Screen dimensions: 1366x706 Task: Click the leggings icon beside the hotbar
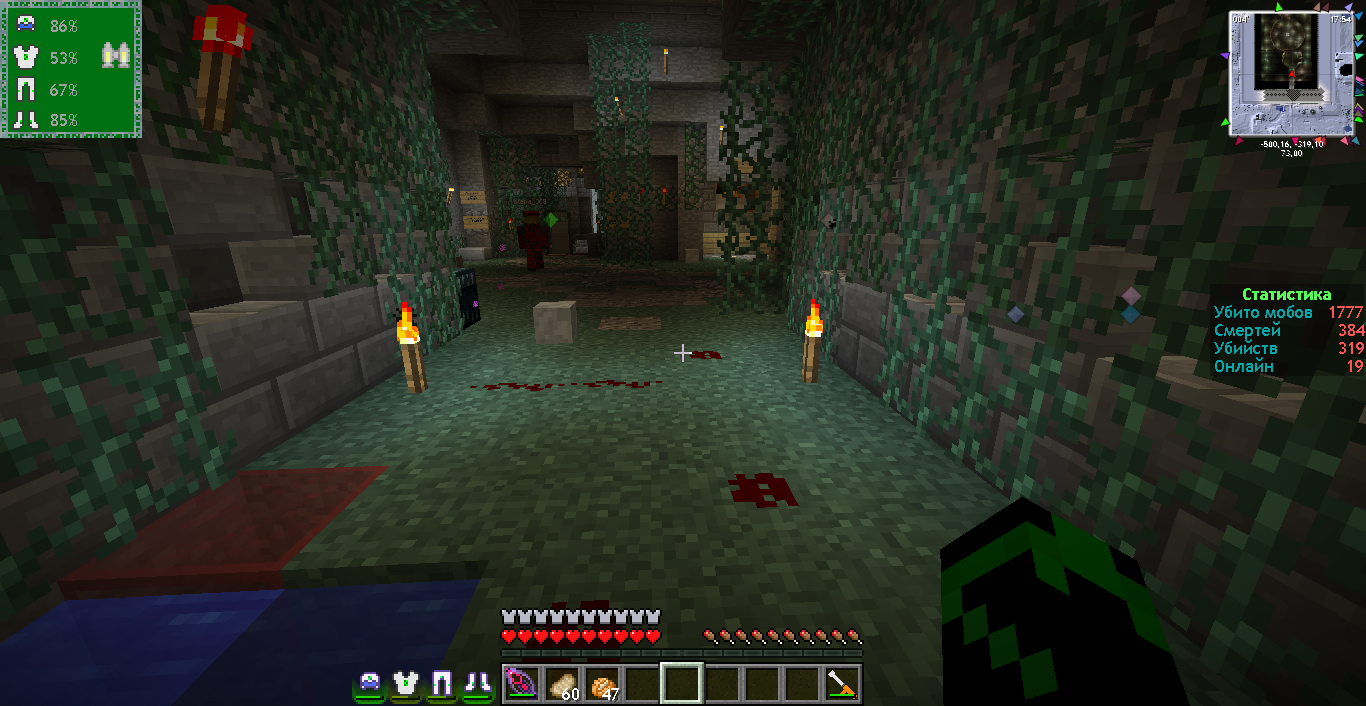coord(441,683)
